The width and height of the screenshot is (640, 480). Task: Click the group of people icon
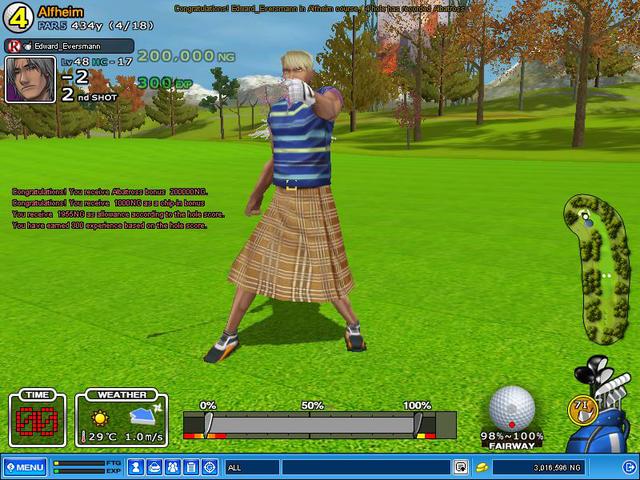coord(173,467)
